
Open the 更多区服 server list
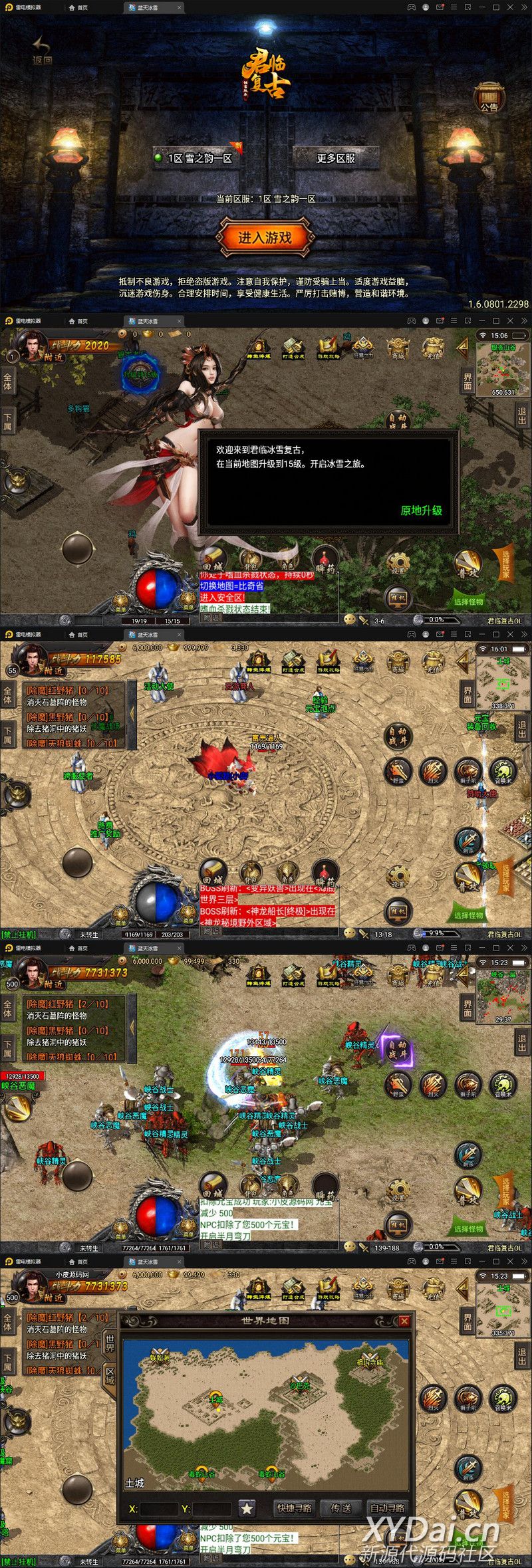336,158
